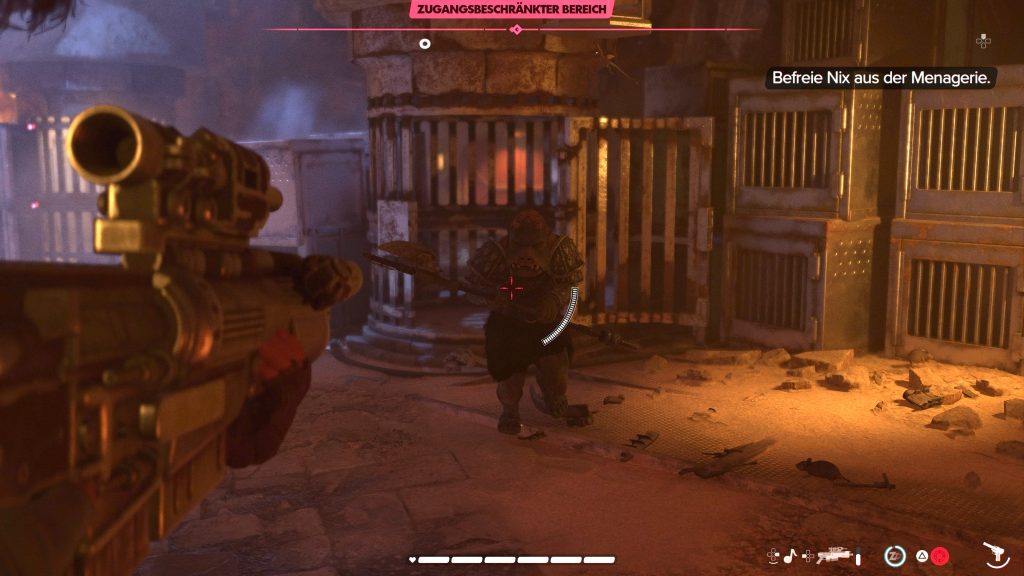
Task: Click the ringed adrenaline meter icon
Action: pyautogui.click(x=895, y=556)
